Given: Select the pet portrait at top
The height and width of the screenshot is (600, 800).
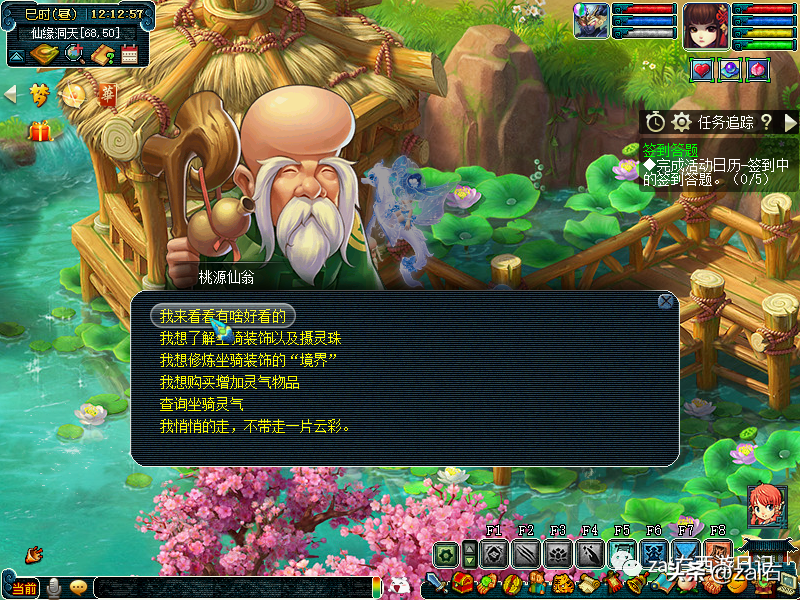Looking at the screenshot, I should [x=590, y=21].
